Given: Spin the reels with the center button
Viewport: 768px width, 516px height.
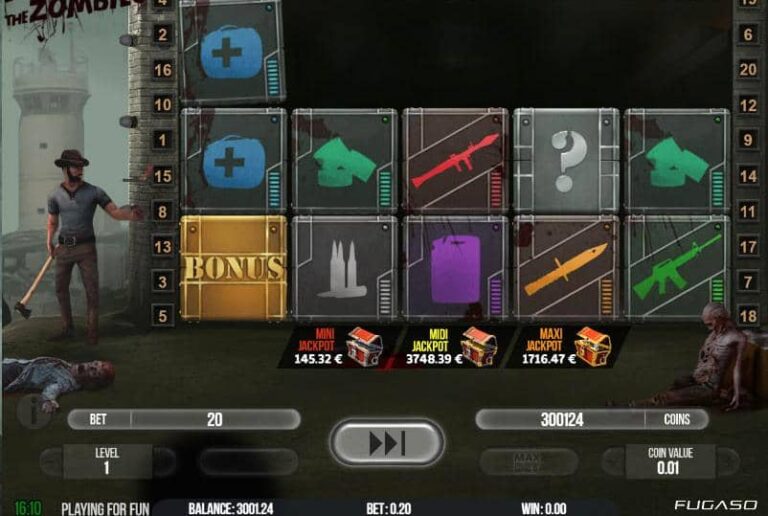Looking at the screenshot, I should [387, 442].
